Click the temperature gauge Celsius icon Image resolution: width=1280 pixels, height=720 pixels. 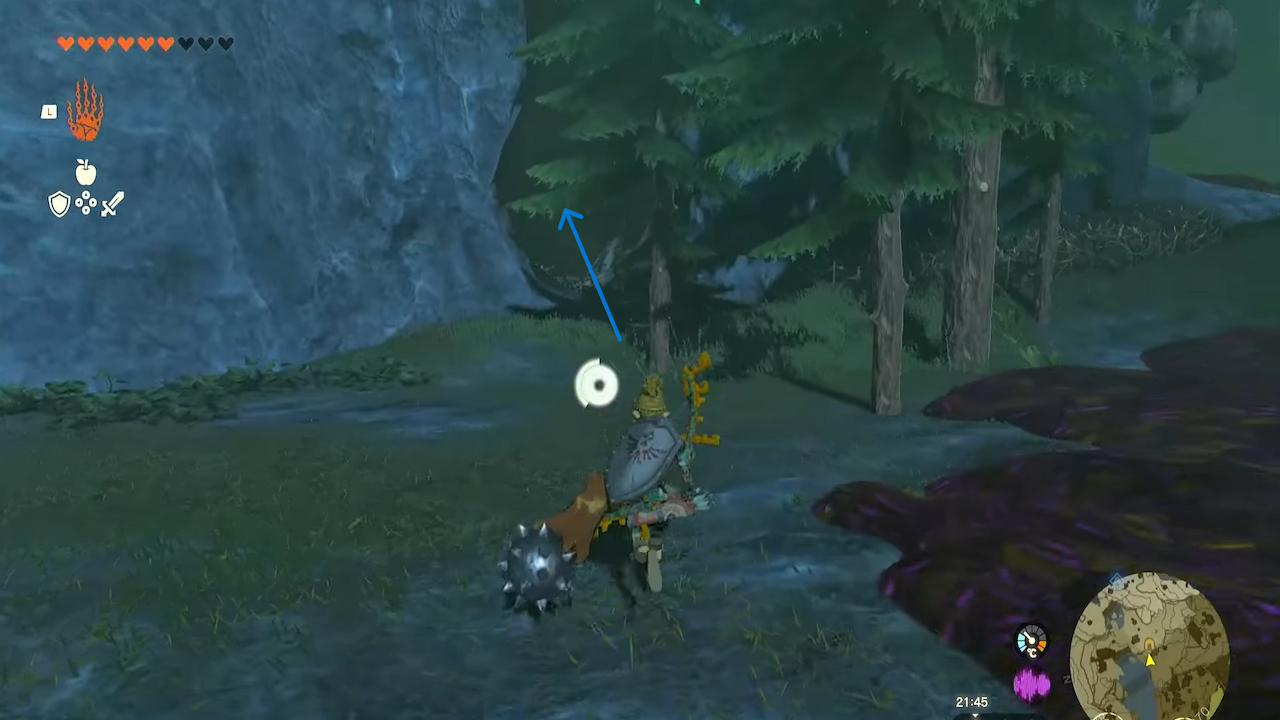[1031, 653]
